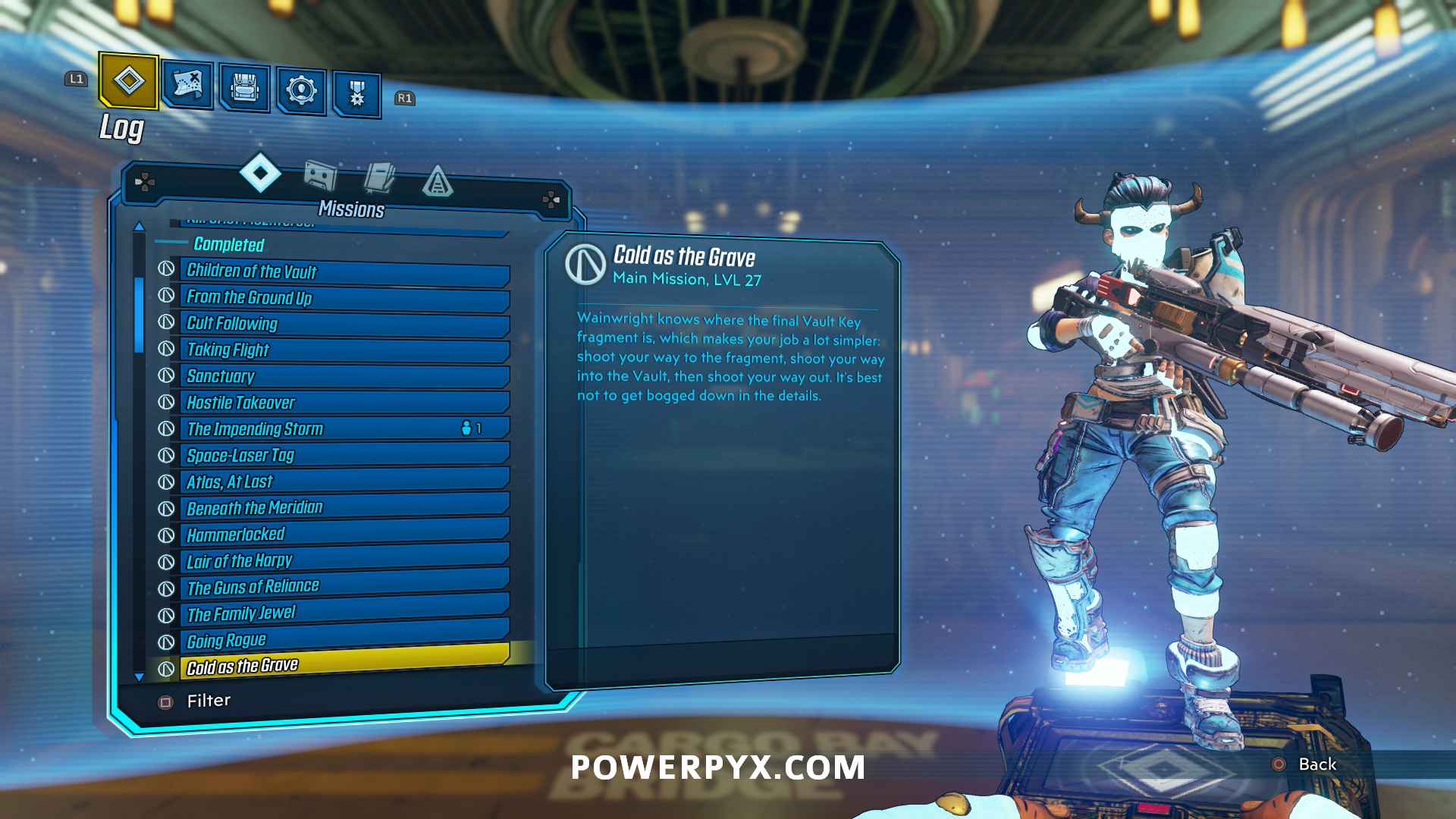
Task: Click the left d-pad arrow above mission list
Action: (144, 182)
